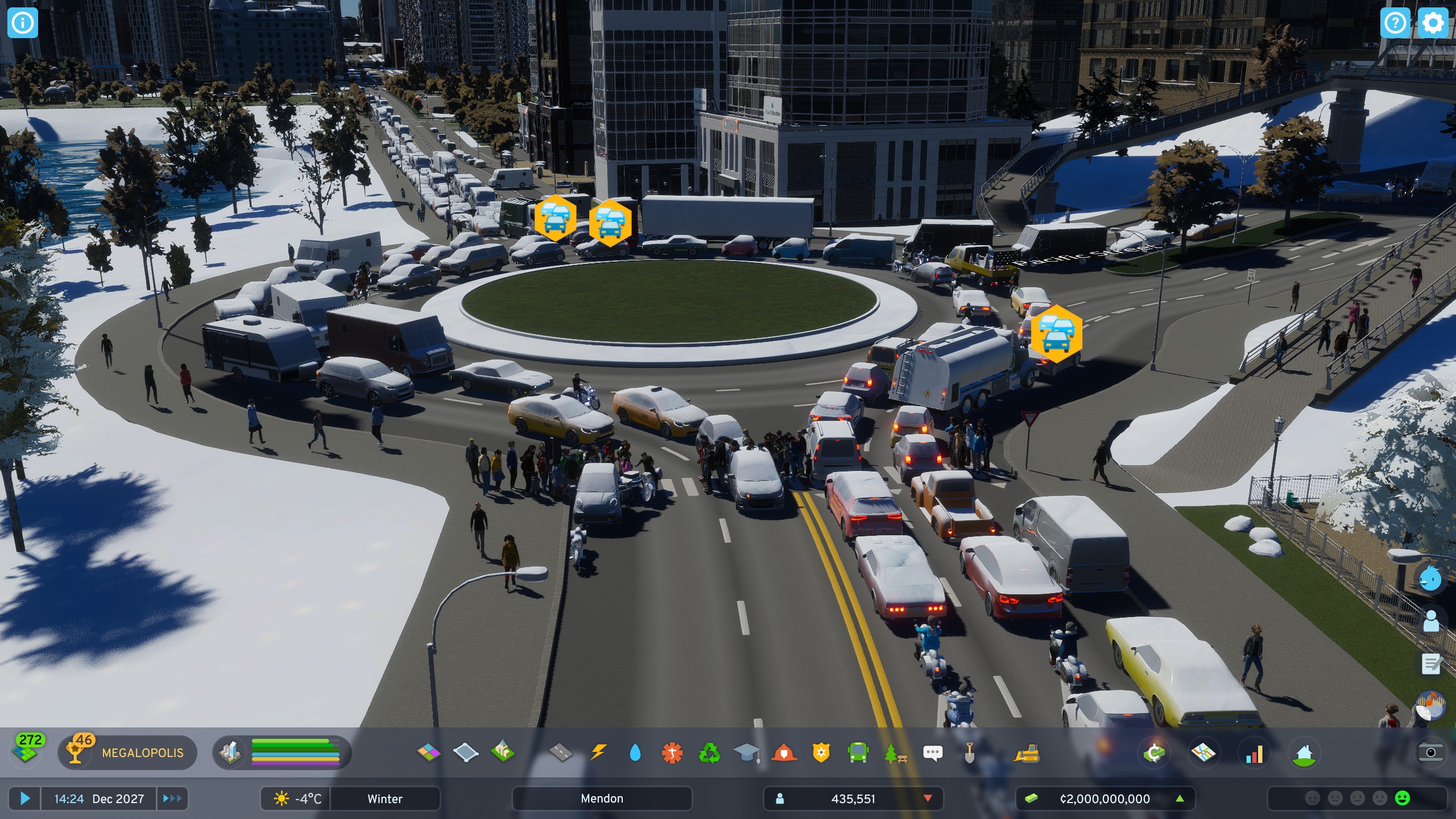Select the Education services icon
1456x819 pixels.
point(748,752)
